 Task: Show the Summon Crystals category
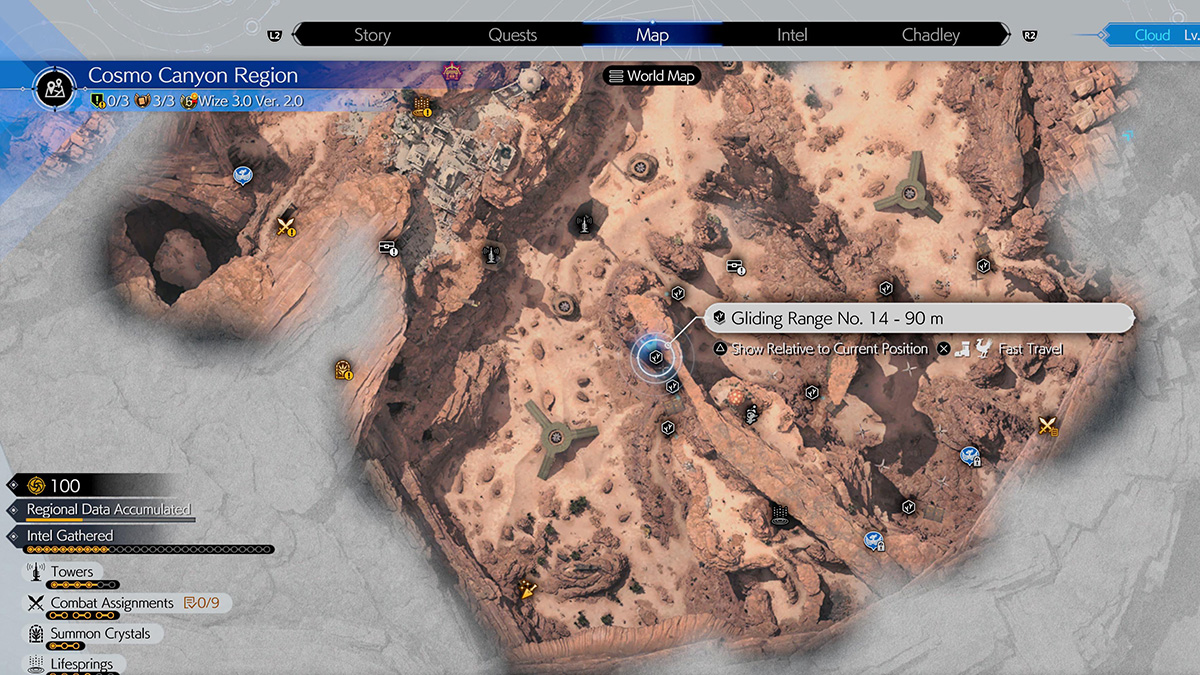point(100,634)
